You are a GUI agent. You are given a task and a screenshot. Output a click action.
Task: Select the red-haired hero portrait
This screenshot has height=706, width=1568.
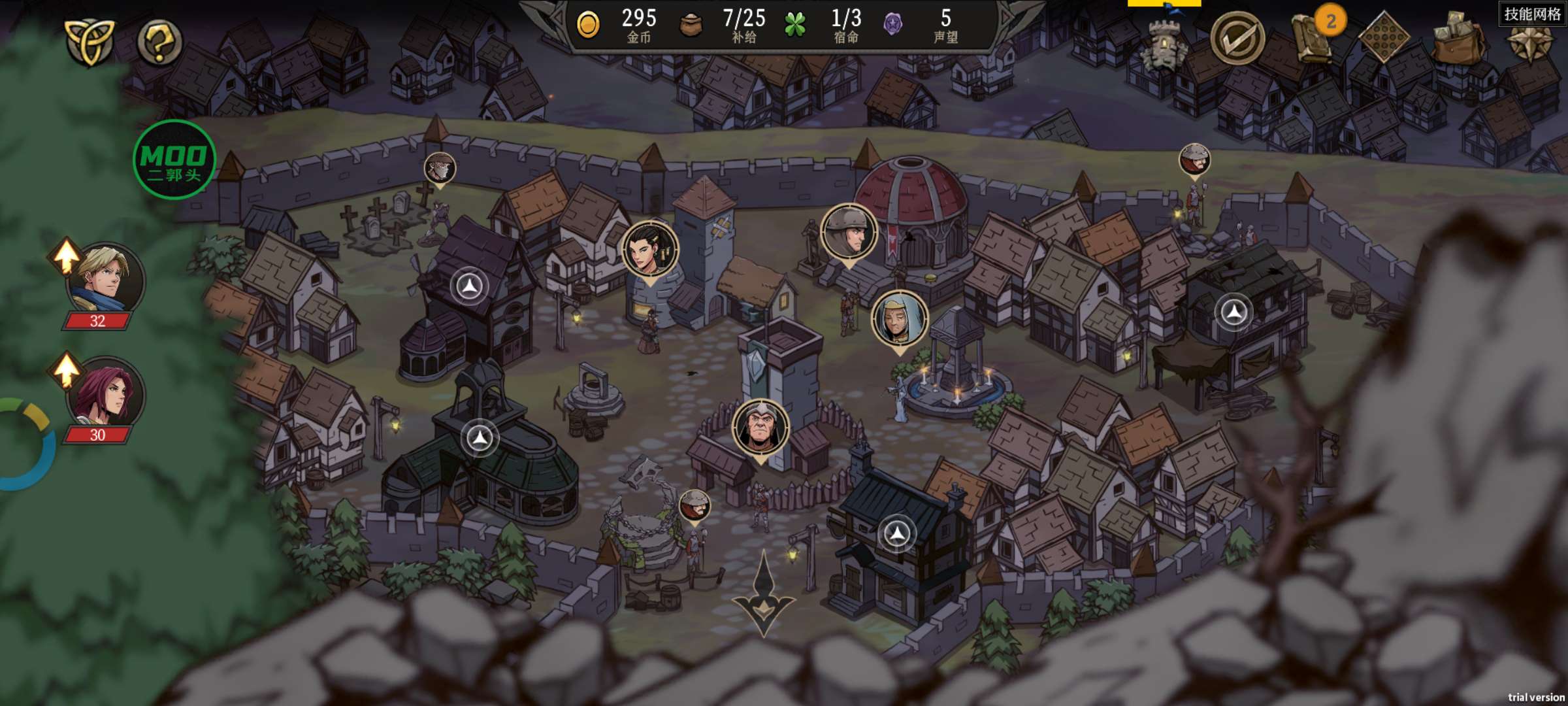[105, 394]
